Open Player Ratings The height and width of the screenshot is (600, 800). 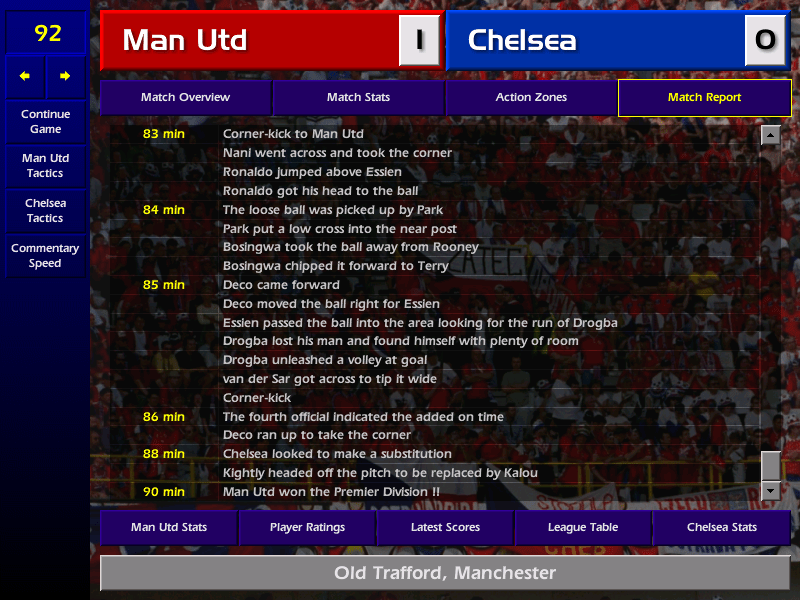307,527
